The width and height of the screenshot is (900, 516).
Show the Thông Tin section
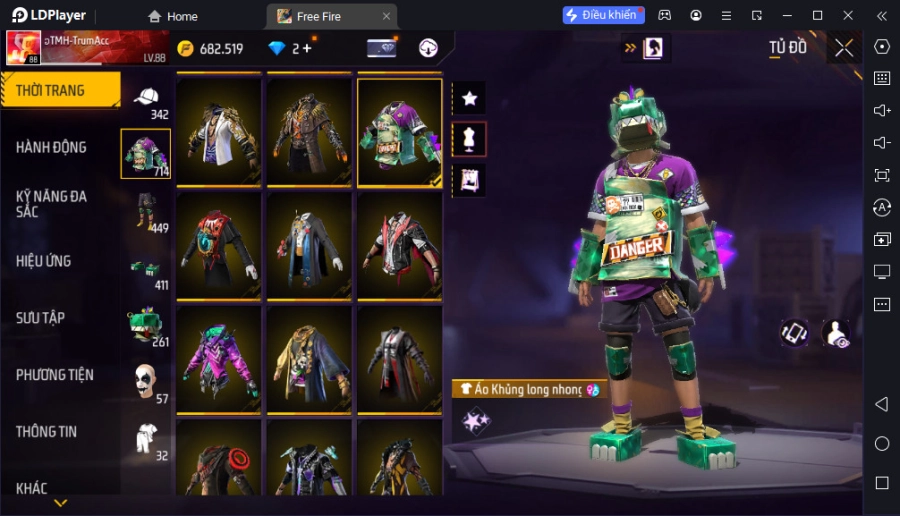click(x=47, y=432)
